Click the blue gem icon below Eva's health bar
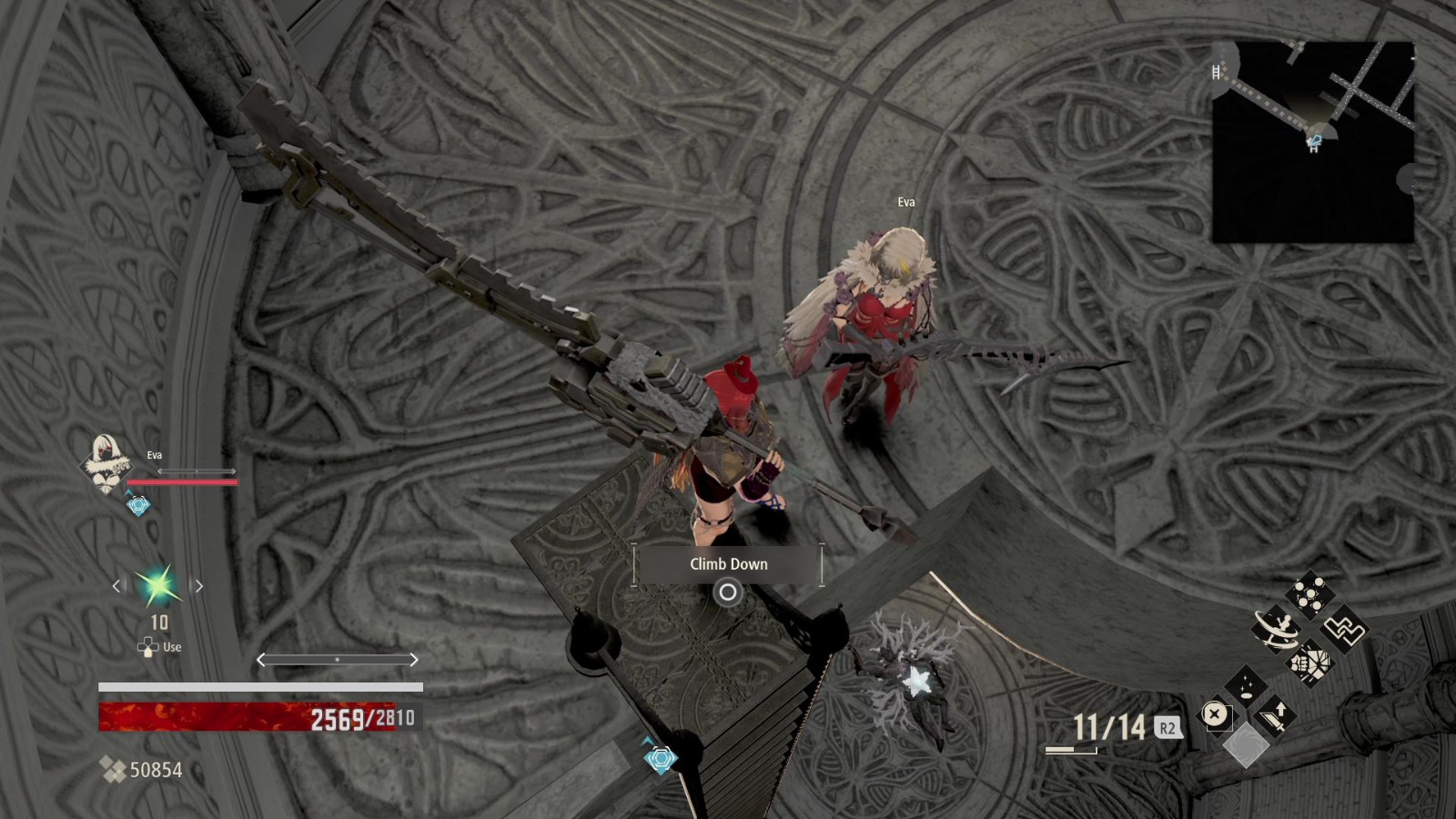 [x=137, y=503]
